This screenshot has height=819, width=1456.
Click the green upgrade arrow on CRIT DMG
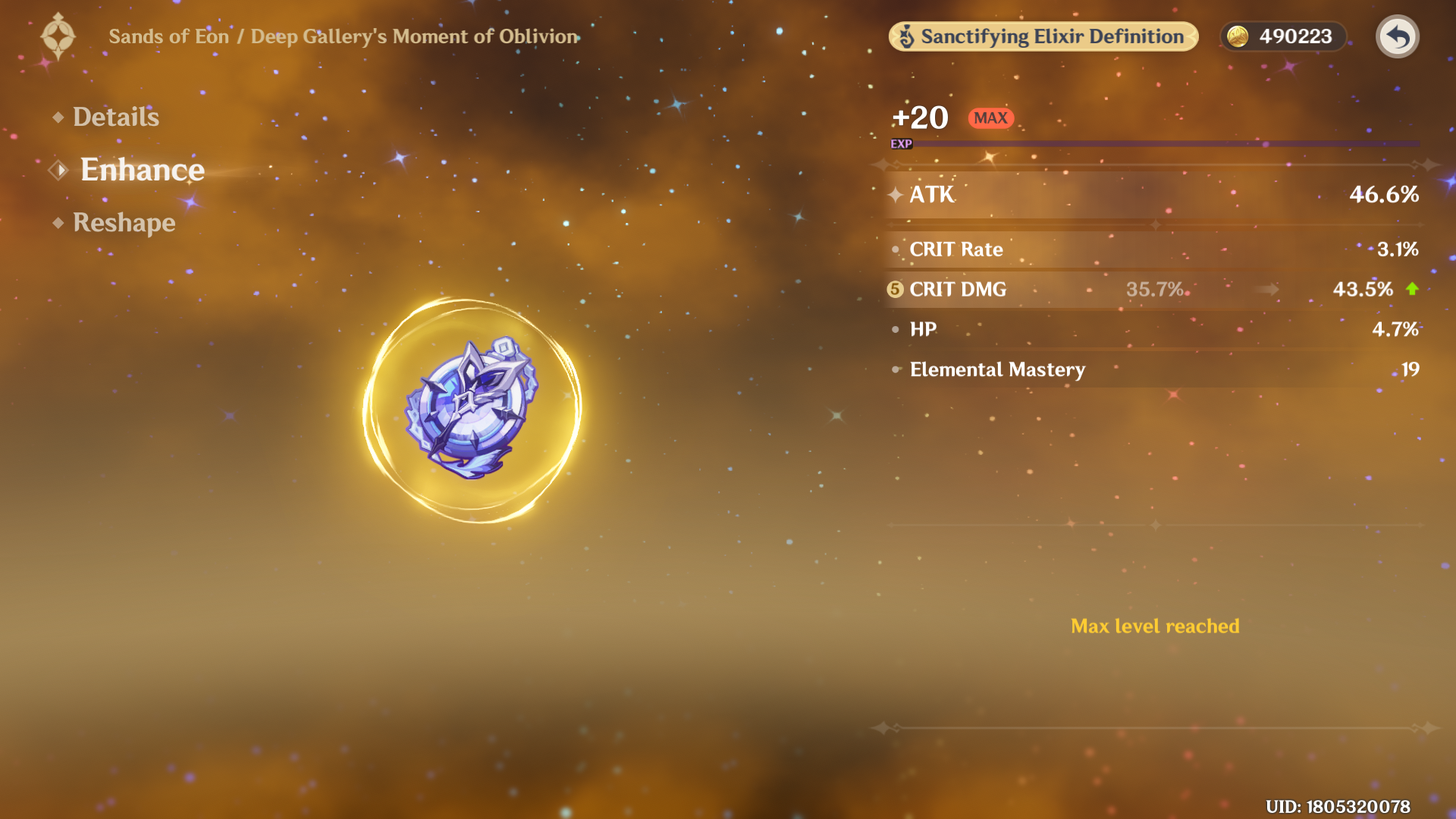(x=1412, y=289)
